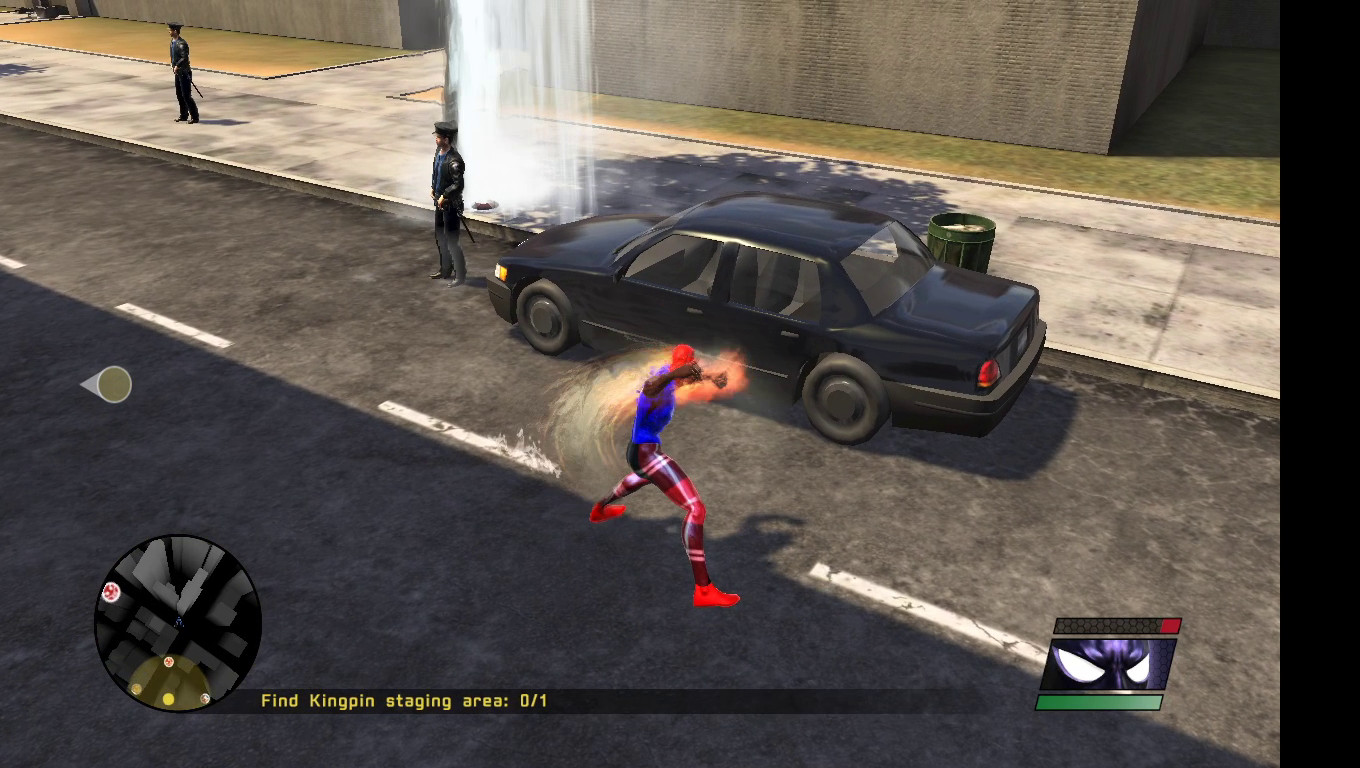Select the small blue-white icon at minimap bottom
This screenshot has height=768, width=1360.
(x=204, y=699)
